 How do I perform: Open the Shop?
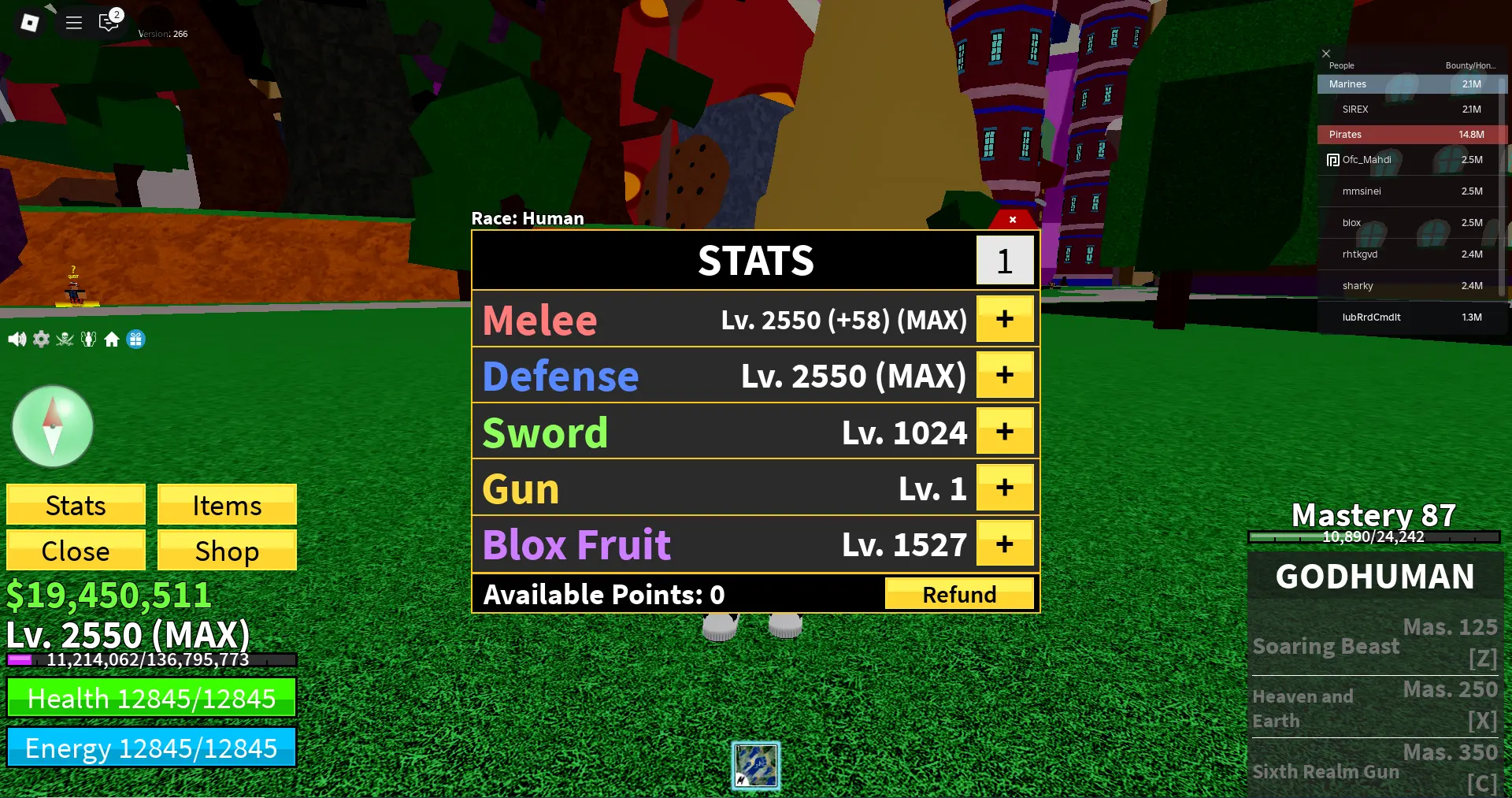pyautogui.click(x=227, y=551)
